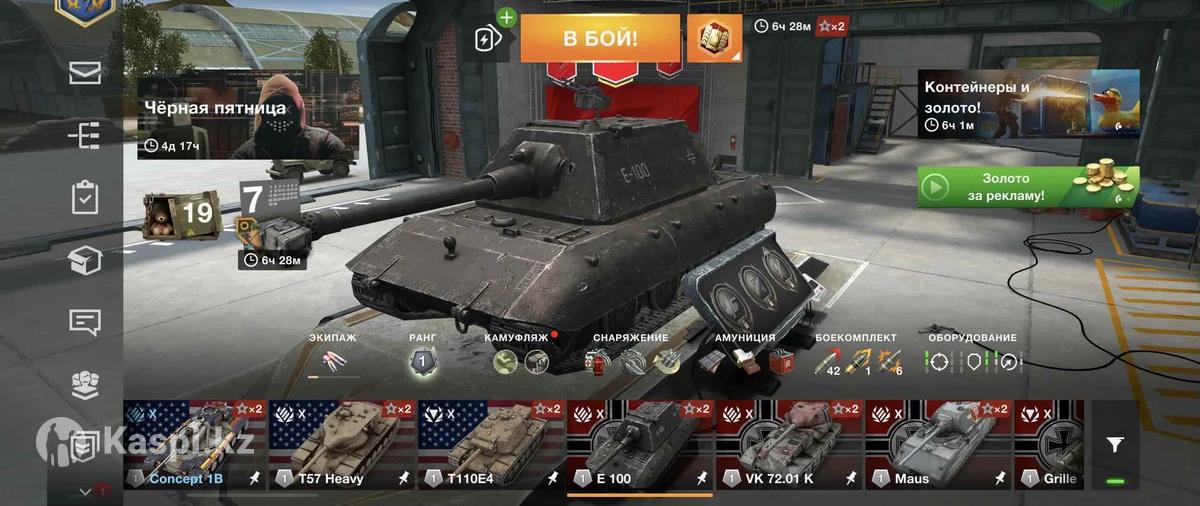
Task: Start a battle with the В БОЙ! button
Action: point(599,39)
